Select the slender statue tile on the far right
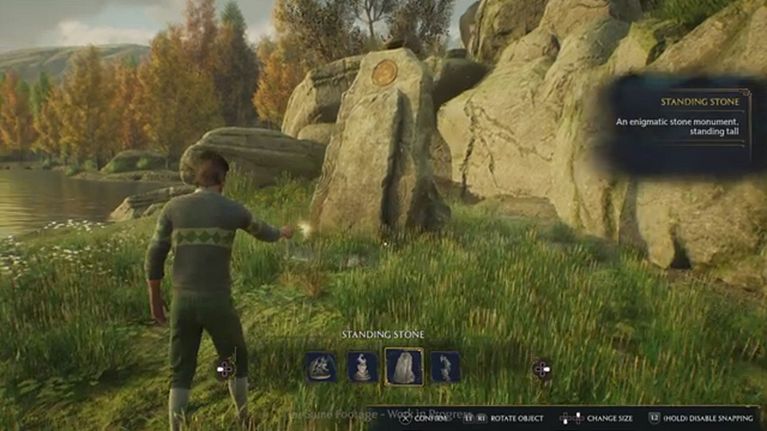767x431 pixels. [445, 367]
